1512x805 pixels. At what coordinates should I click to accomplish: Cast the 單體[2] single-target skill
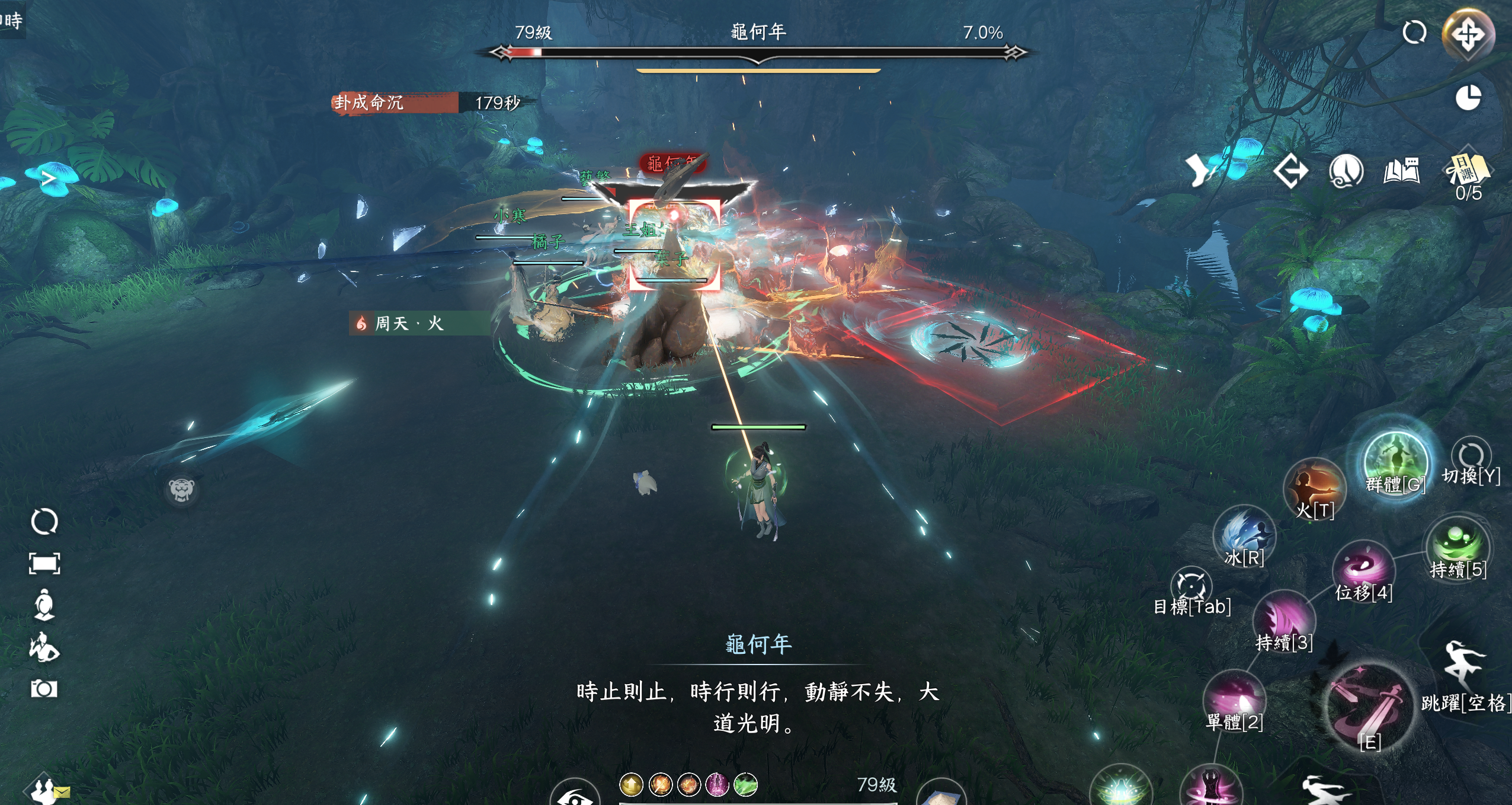coord(1235,699)
